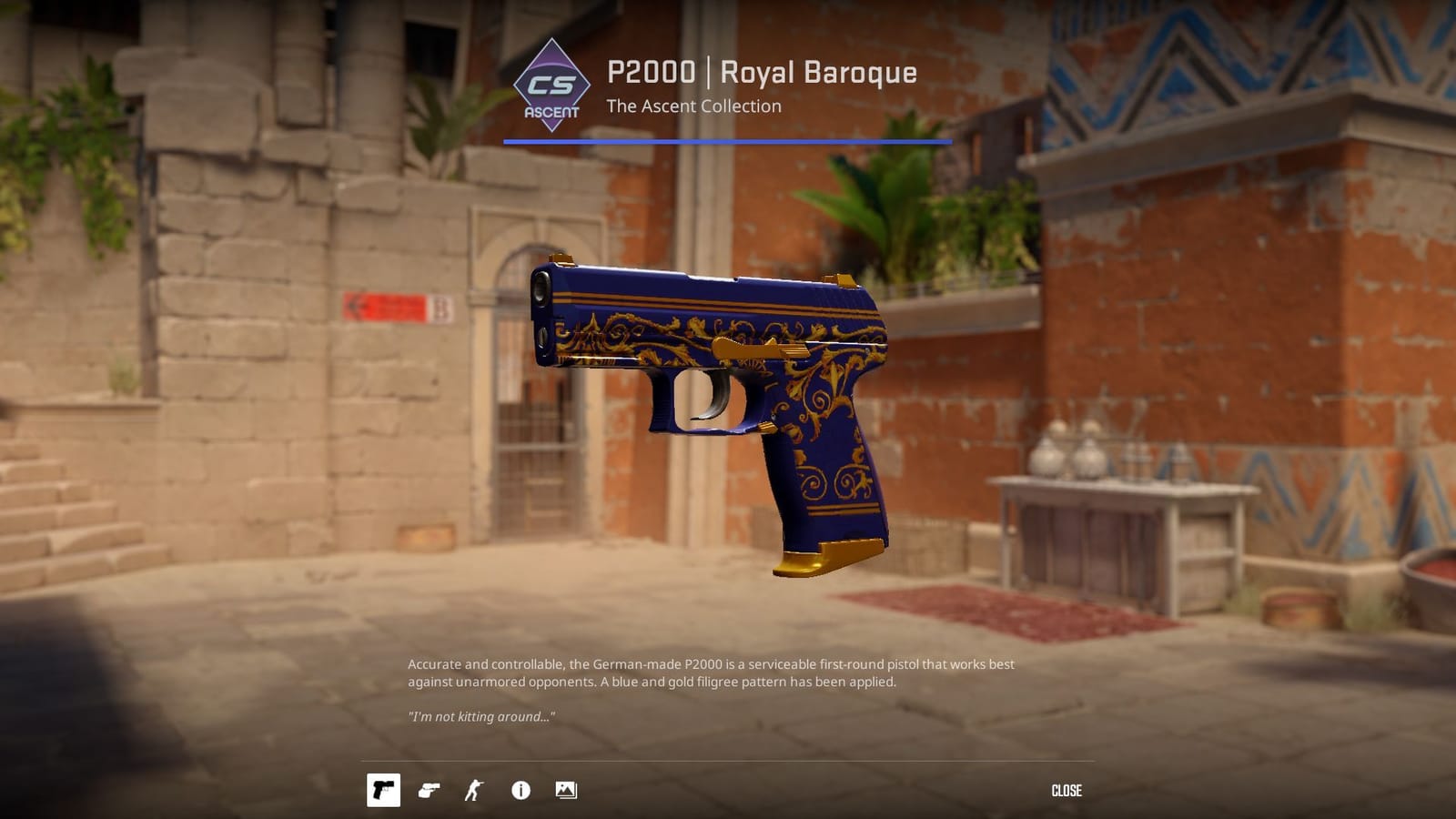Open The Ascent Collection link
Screen dimensions: 1456x819
[697, 106]
